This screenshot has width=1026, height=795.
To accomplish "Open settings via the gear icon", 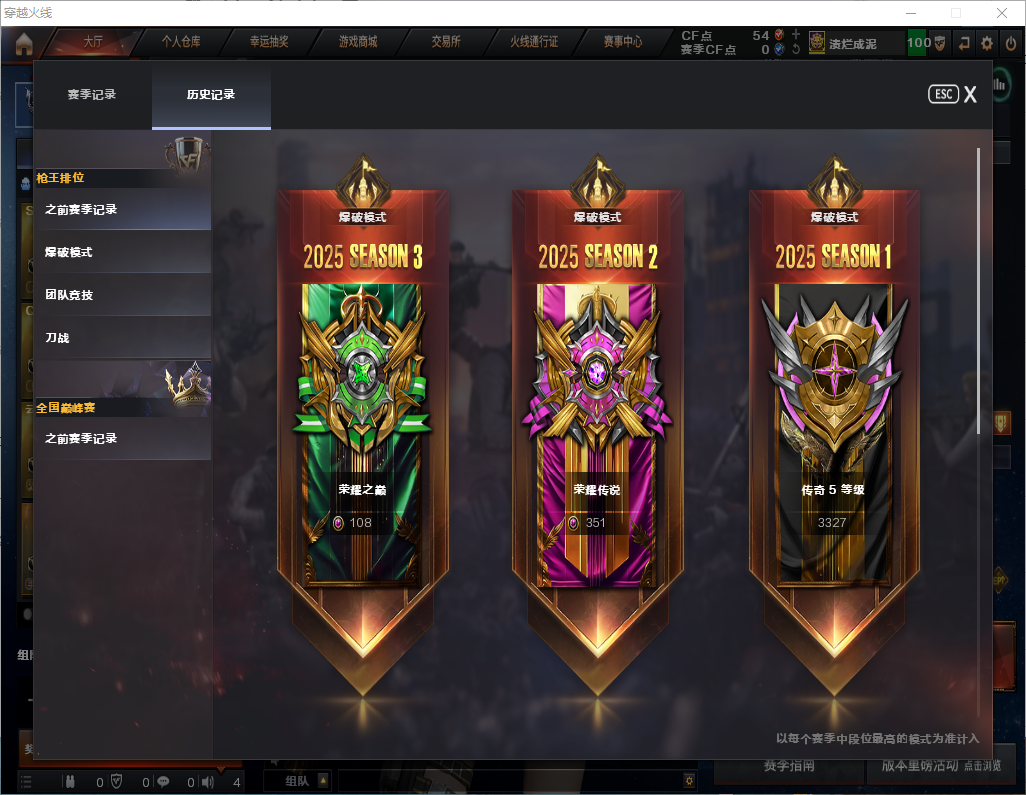I will (987, 43).
